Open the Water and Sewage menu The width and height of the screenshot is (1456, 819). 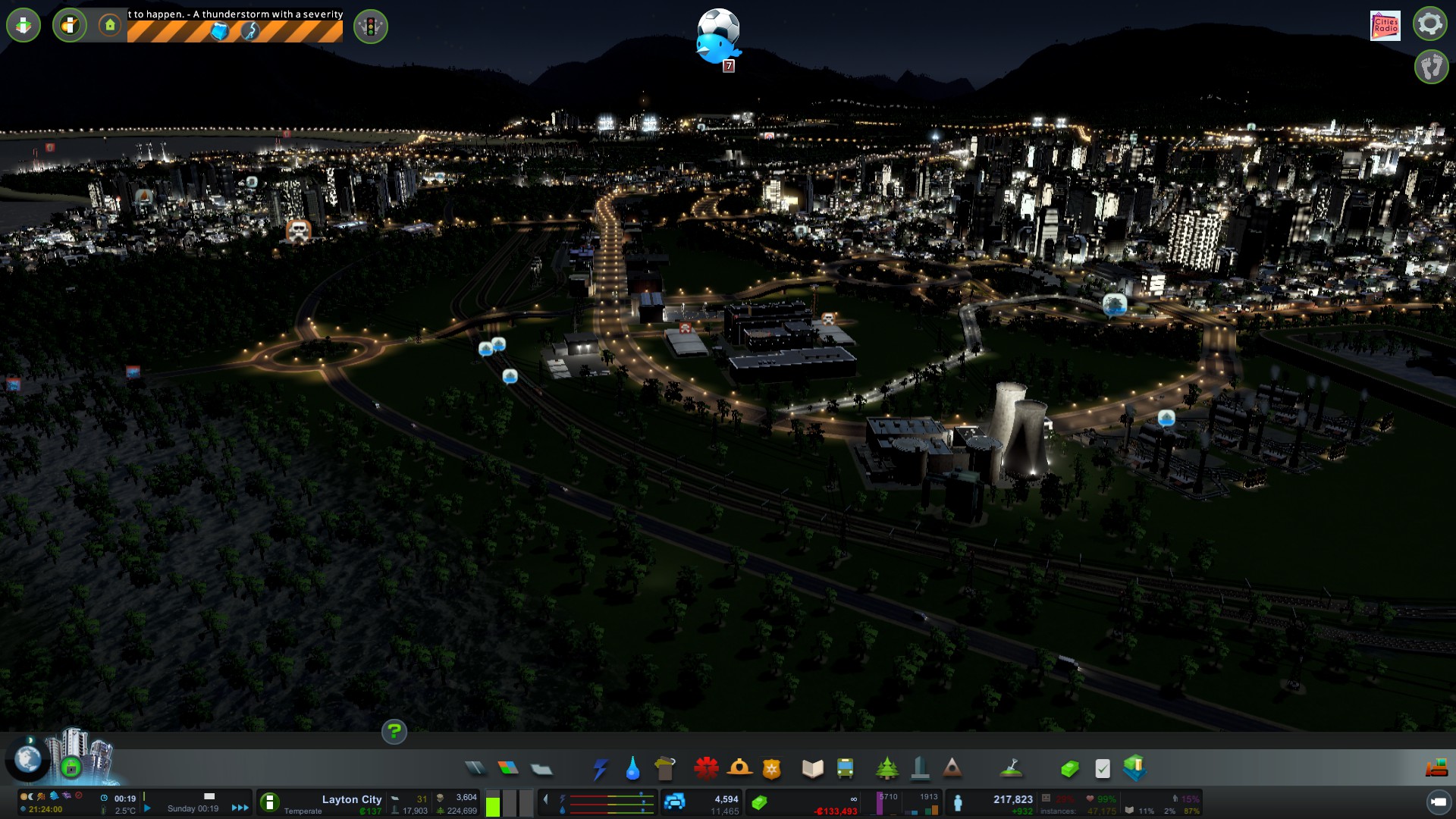[x=632, y=769]
